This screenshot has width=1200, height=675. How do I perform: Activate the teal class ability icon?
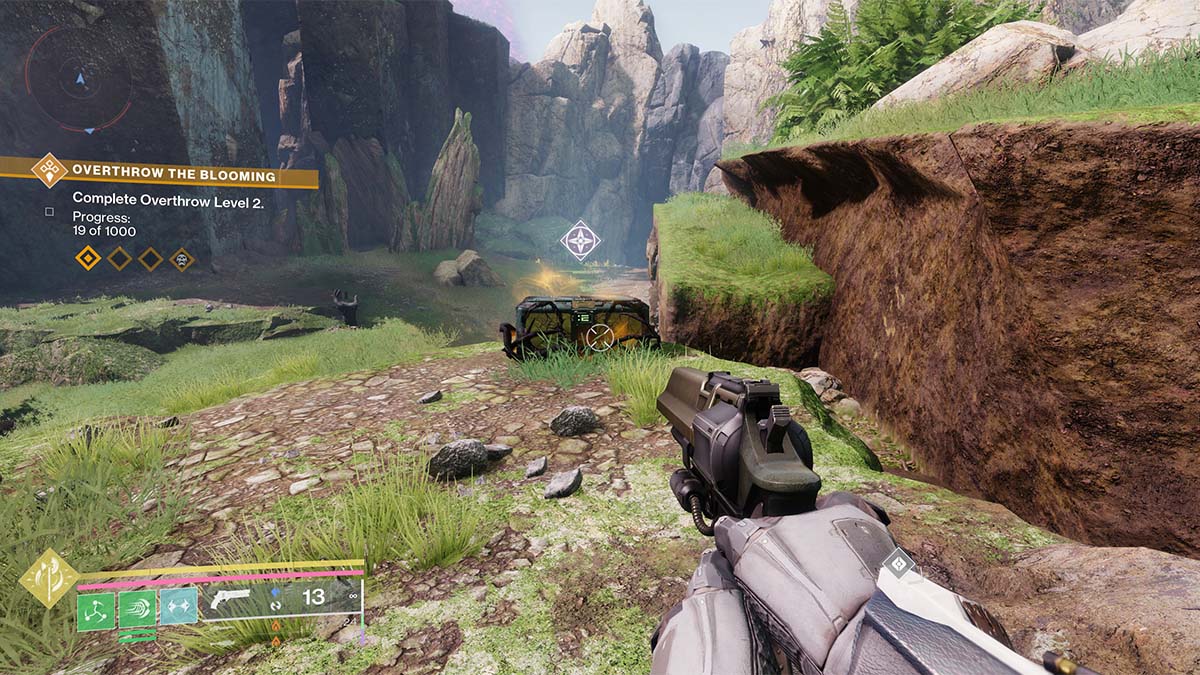click(179, 606)
